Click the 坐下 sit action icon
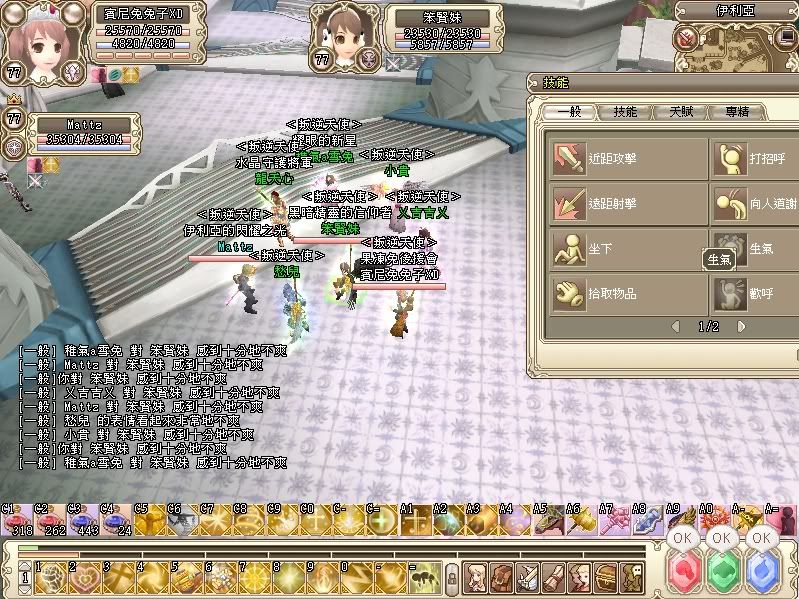The image size is (799, 599). coord(569,248)
